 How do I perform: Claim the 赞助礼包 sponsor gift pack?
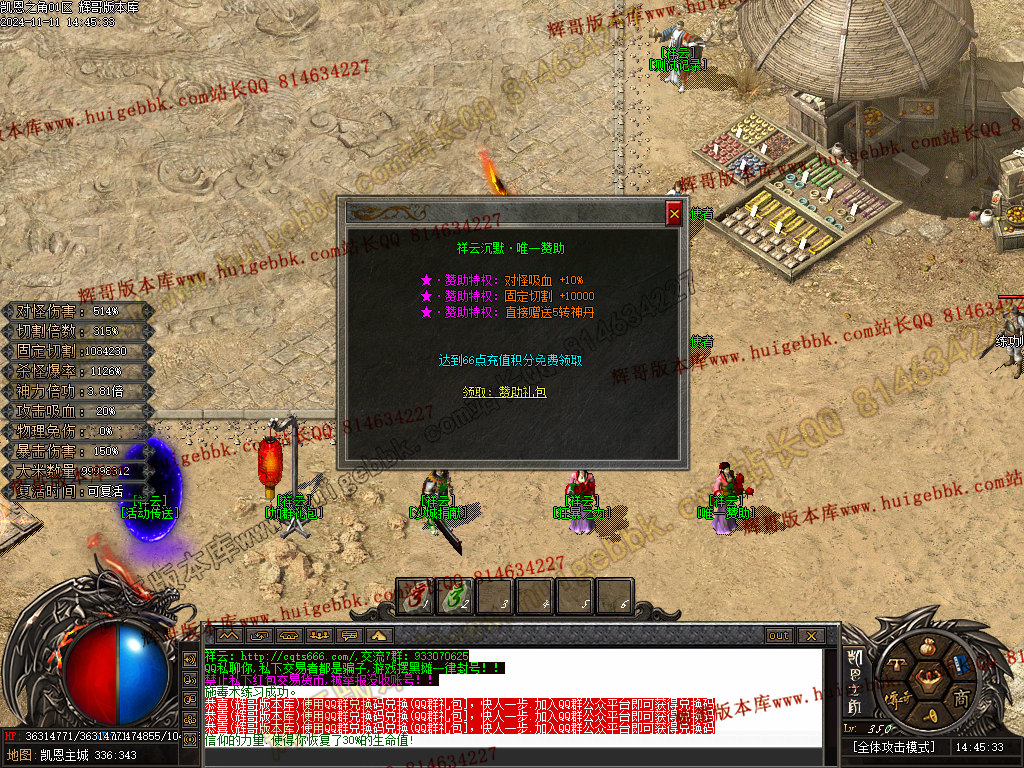click(505, 393)
